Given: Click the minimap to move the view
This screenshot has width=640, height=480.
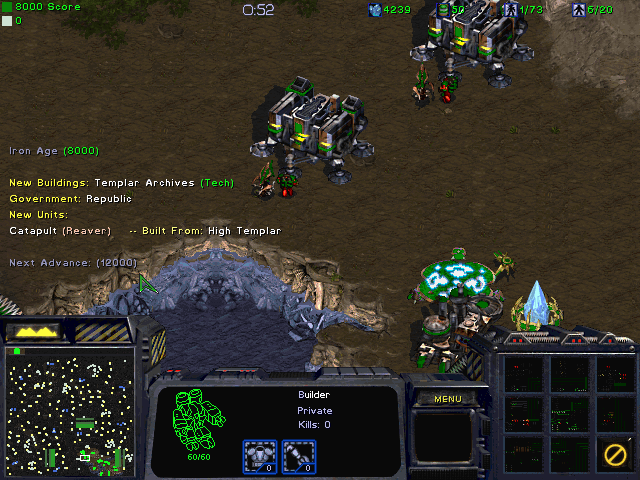Looking at the screenshot, I should point(69,410).
